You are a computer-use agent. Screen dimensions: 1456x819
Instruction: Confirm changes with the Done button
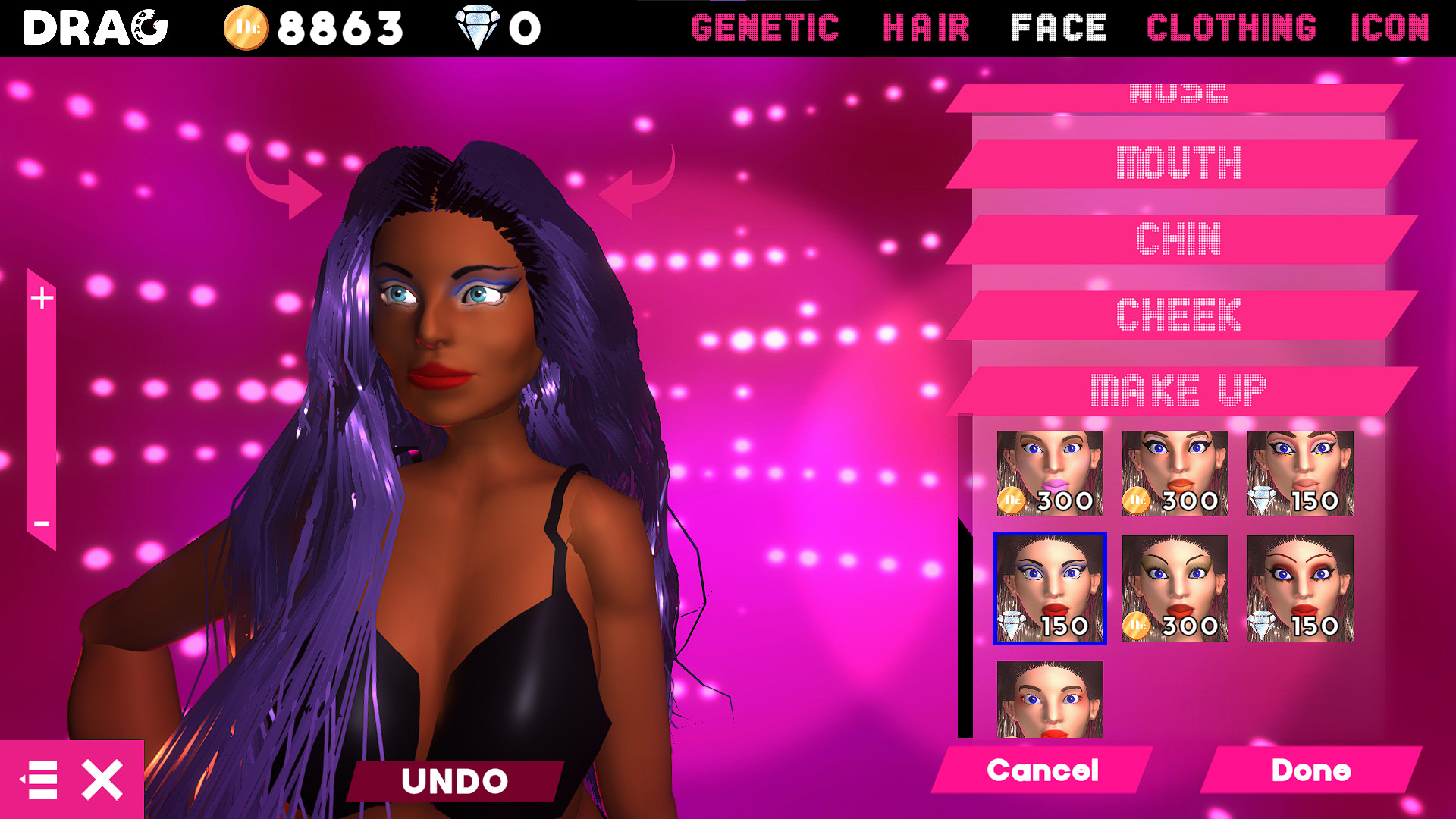(x=1310, y=771)
